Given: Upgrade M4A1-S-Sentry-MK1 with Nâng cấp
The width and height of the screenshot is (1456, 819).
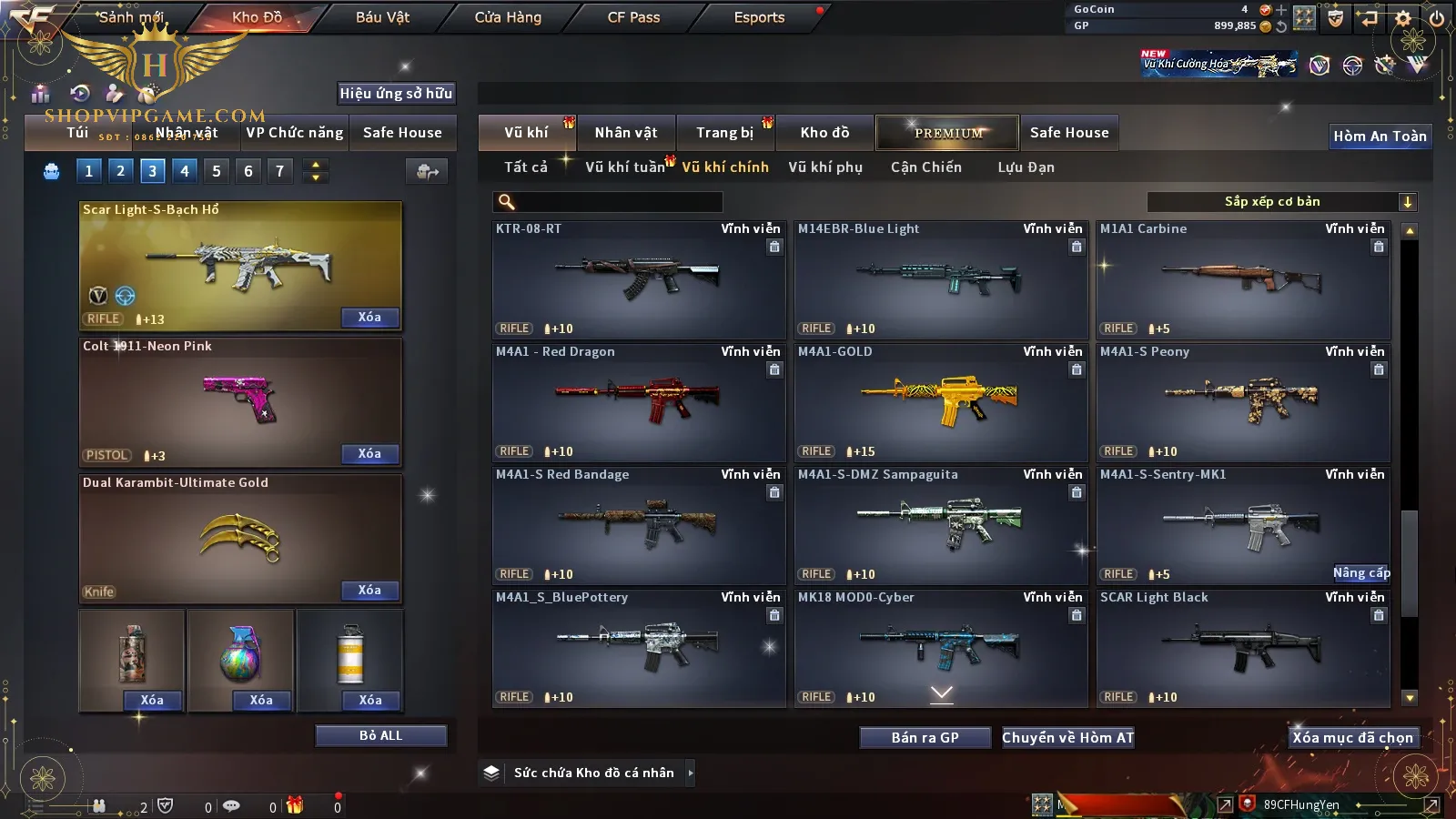Looking at the screenshot, I should pyautogui.click(x=1361, y=573).
